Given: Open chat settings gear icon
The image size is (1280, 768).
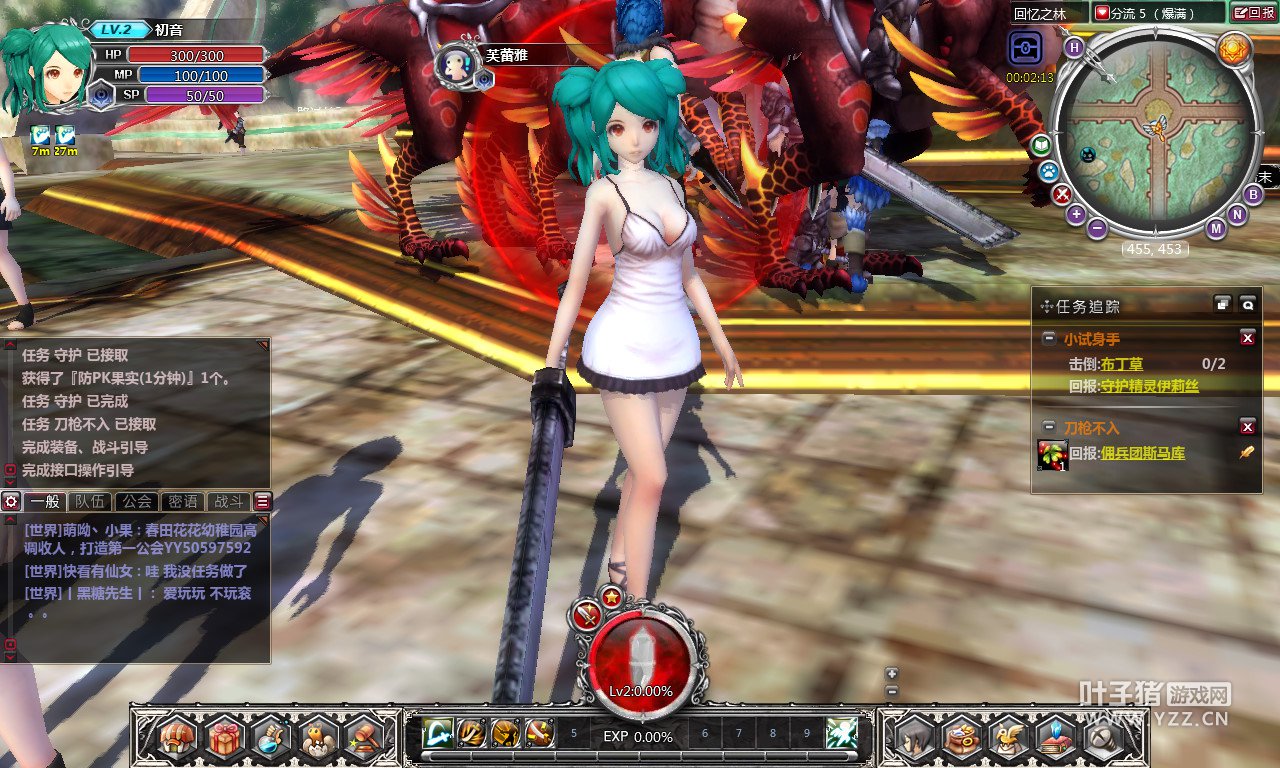Looking at the screenshot, I should (11, 502).
